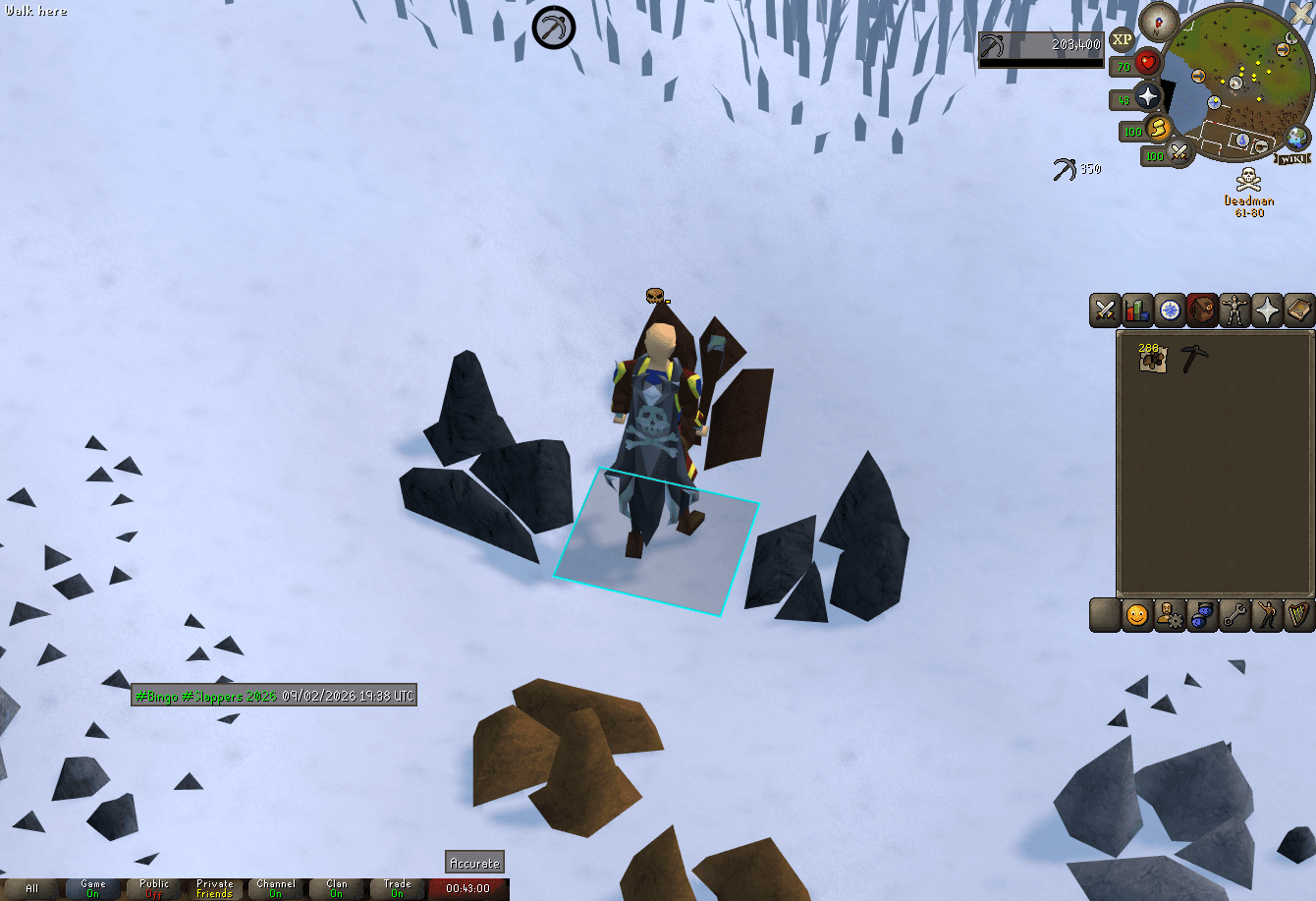Activate the special attack orb
The width and height of the screenshot is (1316, 901).
click(x=1178, y=154)
